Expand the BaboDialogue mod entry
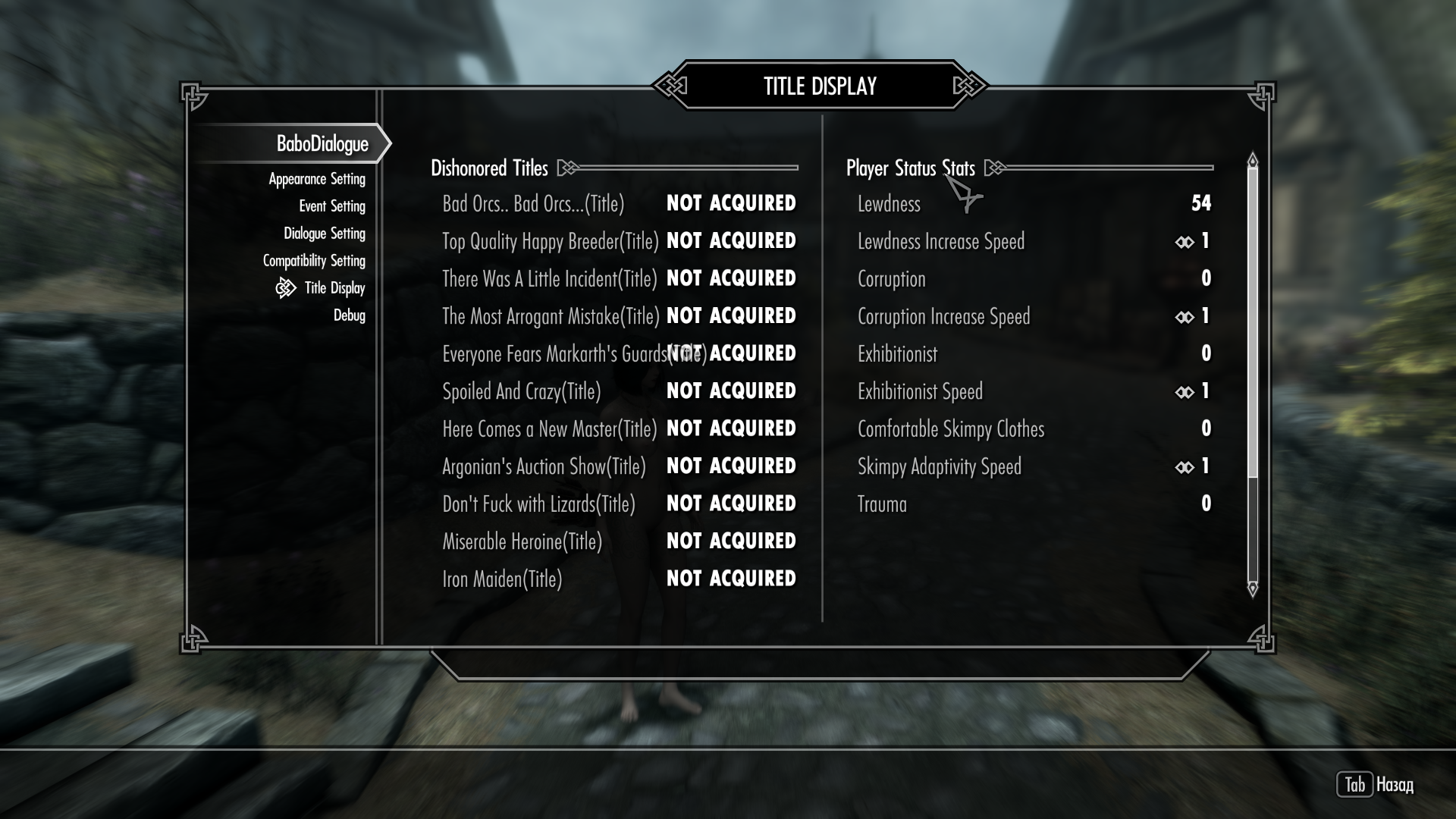Image resolution: width=1456 pixels, height=819 pixels. pyautogui.click(x=323, y=142)
